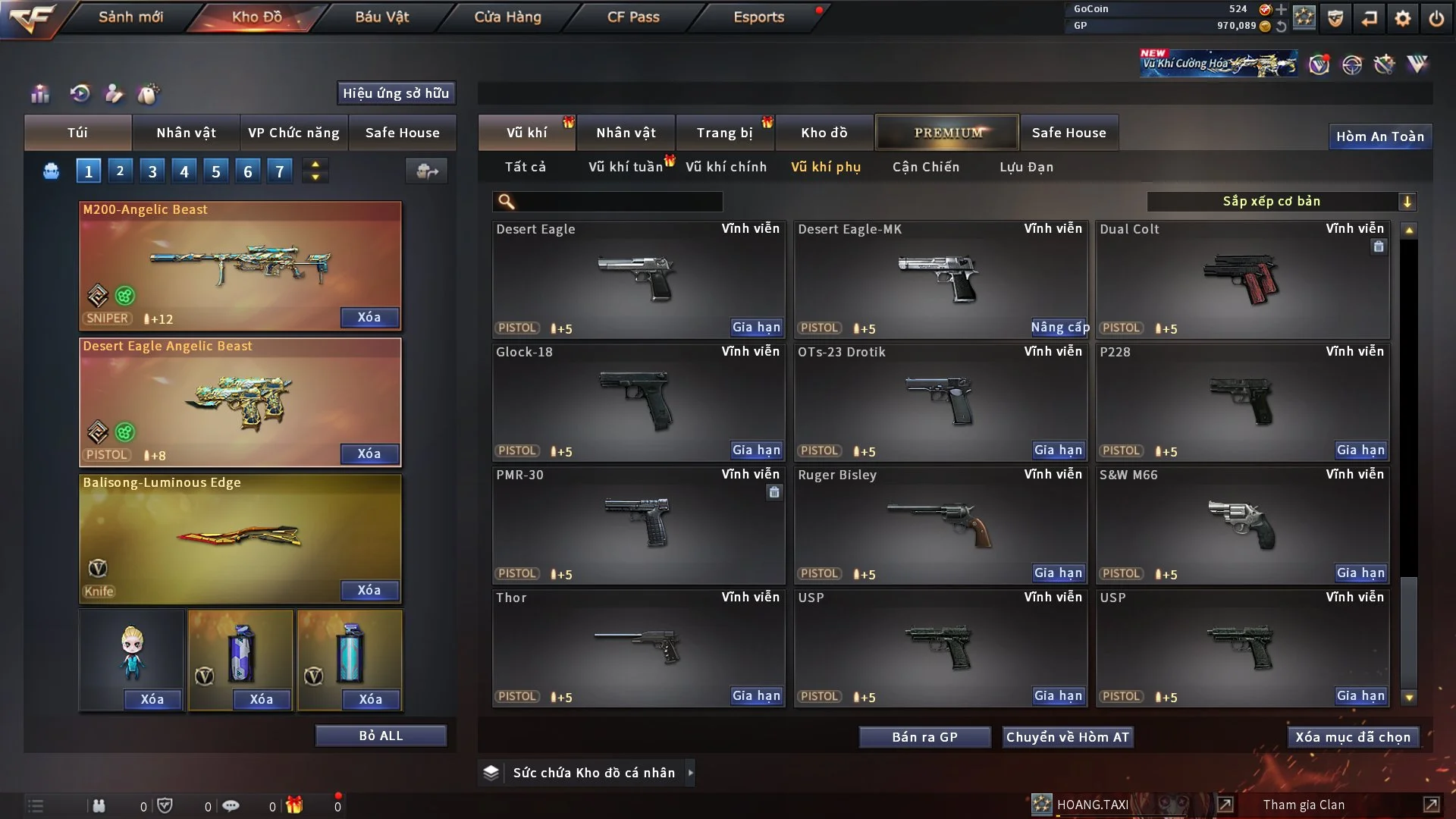Switch to the Báu Vật tab
The height and width of the screenshot is (819, 1456).
(x=381, y=17)
